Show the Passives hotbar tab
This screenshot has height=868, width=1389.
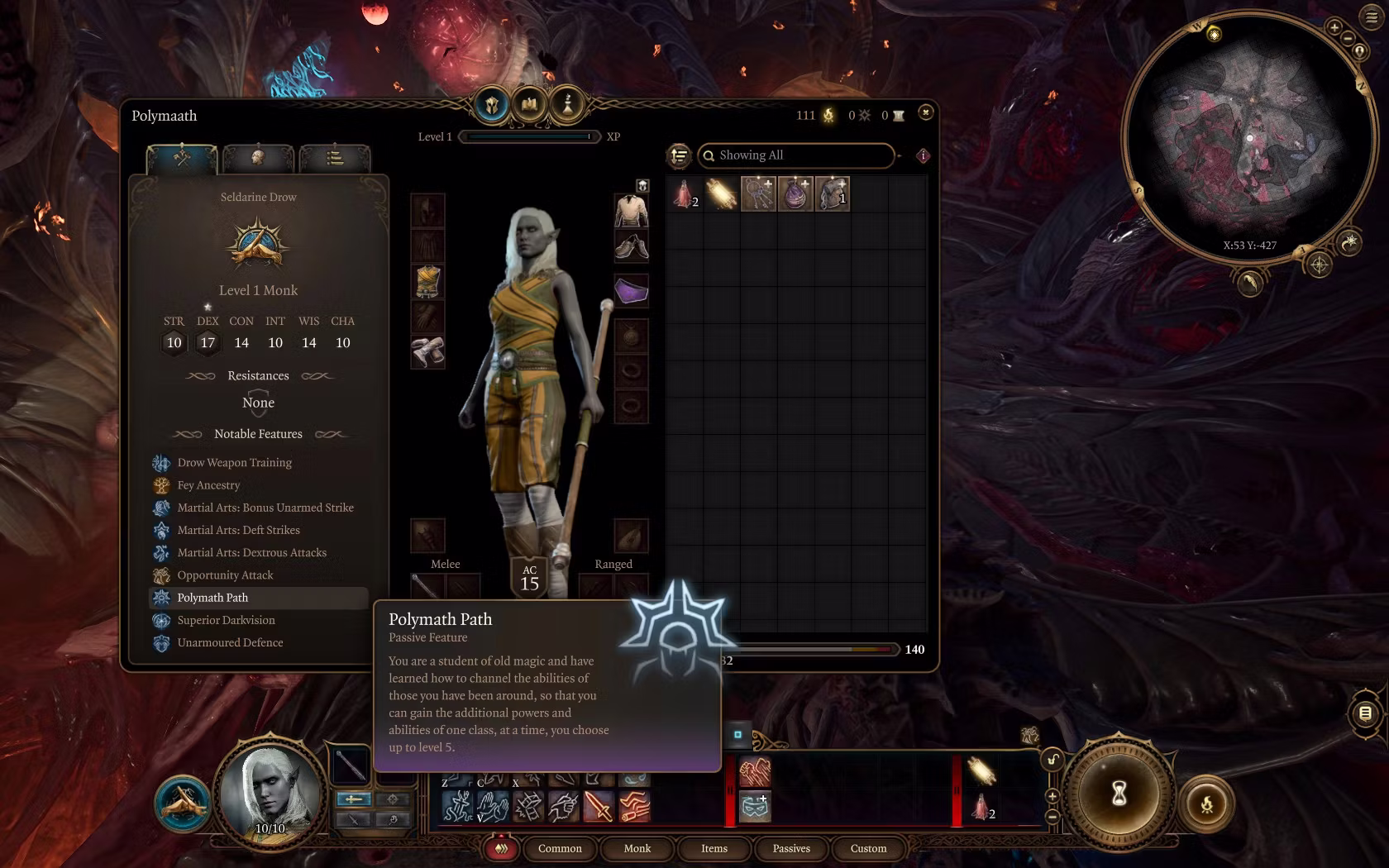click(x=791, y=848)
